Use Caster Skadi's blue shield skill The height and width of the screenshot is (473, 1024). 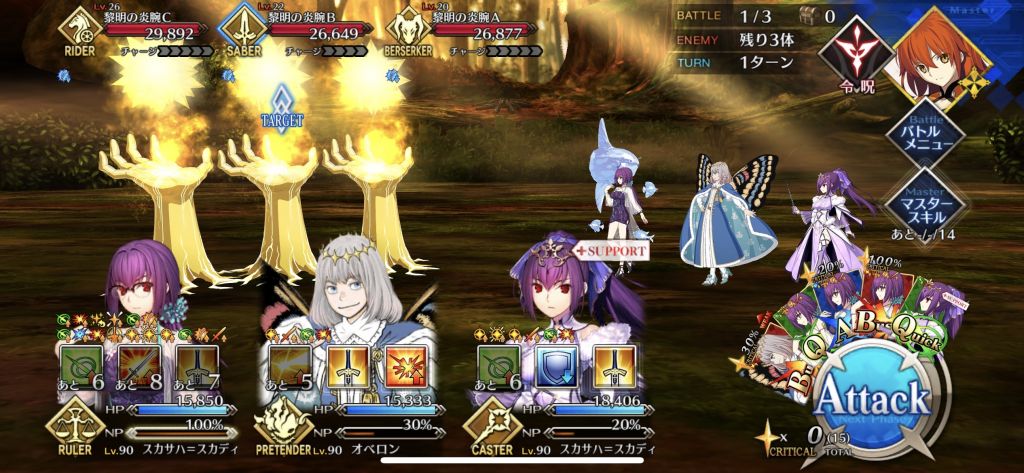coord(558,366)
